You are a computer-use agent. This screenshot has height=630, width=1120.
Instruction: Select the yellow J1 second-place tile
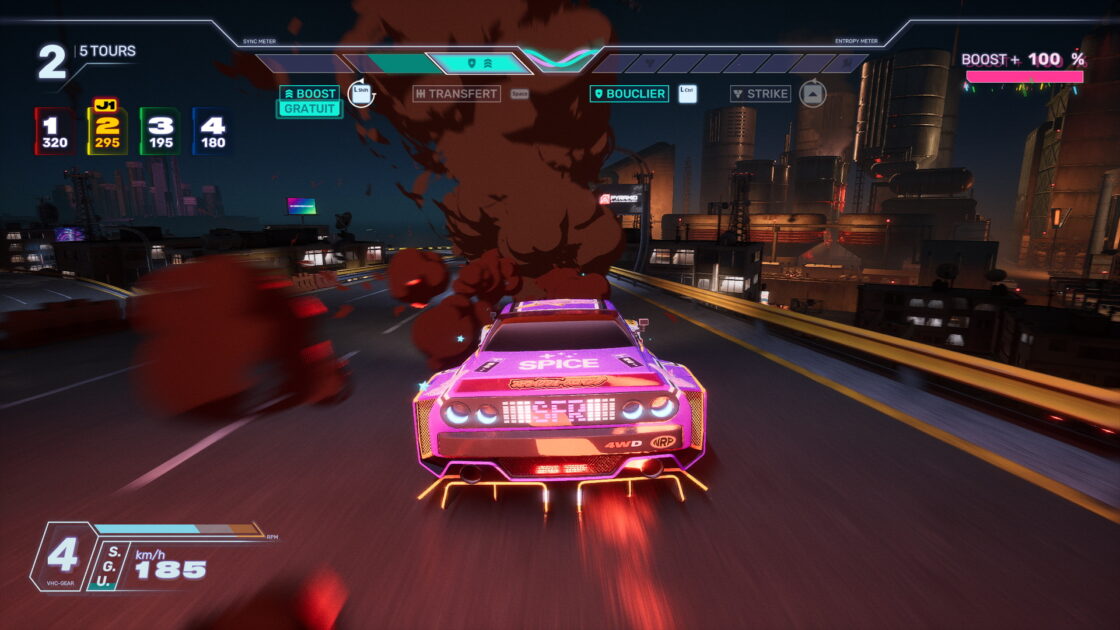click(x=107, y=131)
